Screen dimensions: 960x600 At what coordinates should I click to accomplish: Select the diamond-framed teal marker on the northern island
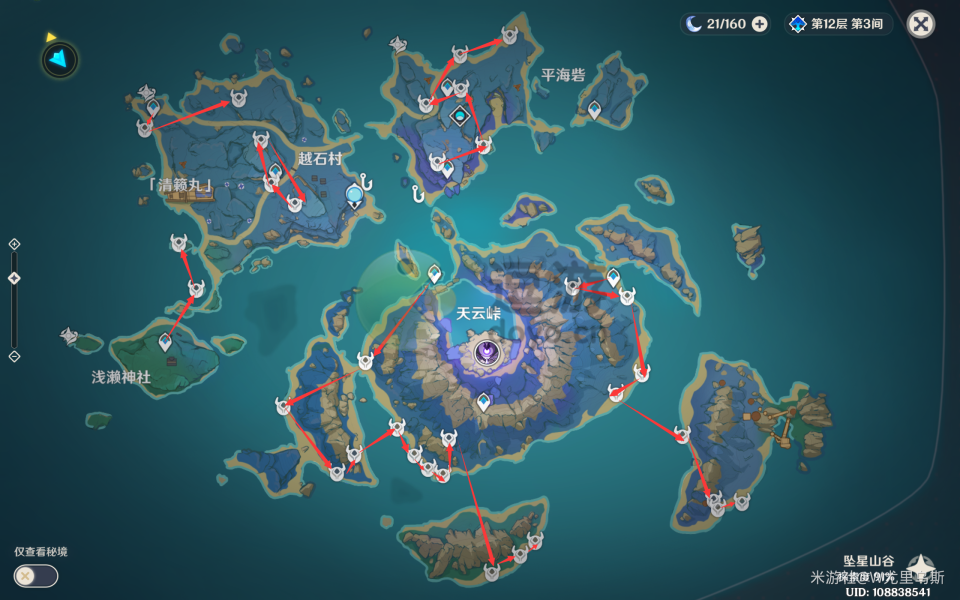(460, 116)
